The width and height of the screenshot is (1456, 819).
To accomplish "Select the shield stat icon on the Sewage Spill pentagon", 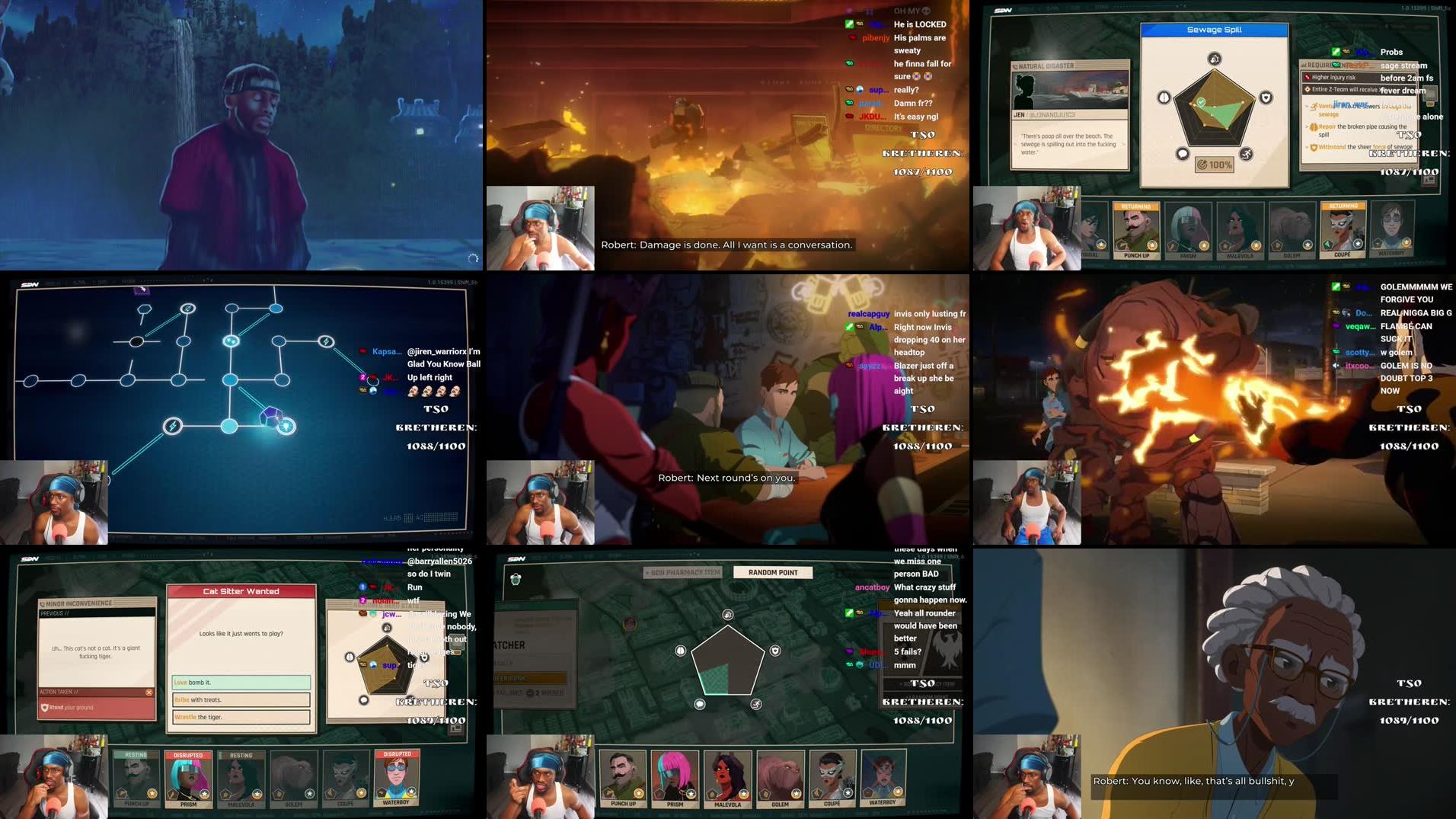I will point(1266,97).
